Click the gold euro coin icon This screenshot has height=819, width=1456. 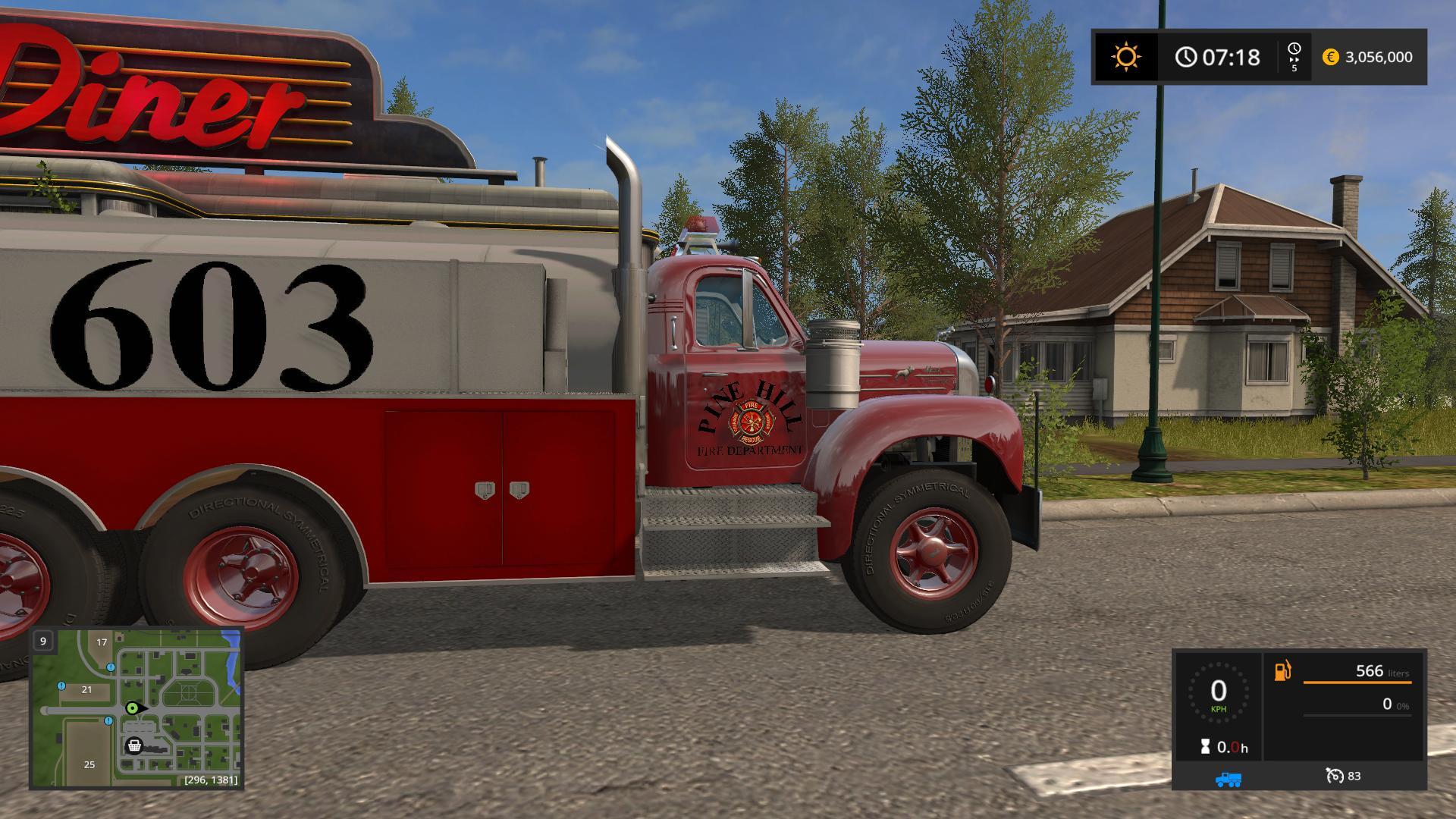[1330, 57]
